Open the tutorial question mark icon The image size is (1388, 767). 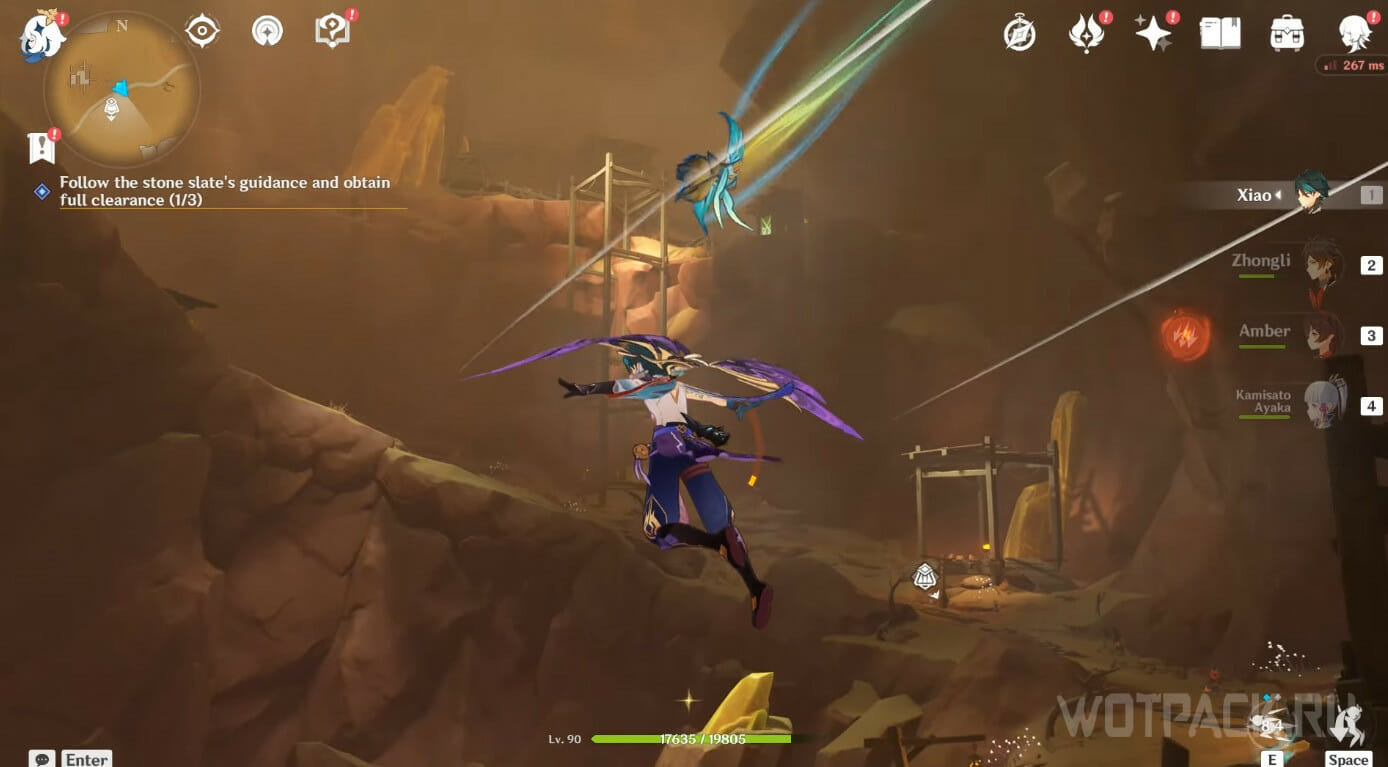point(331,31)
